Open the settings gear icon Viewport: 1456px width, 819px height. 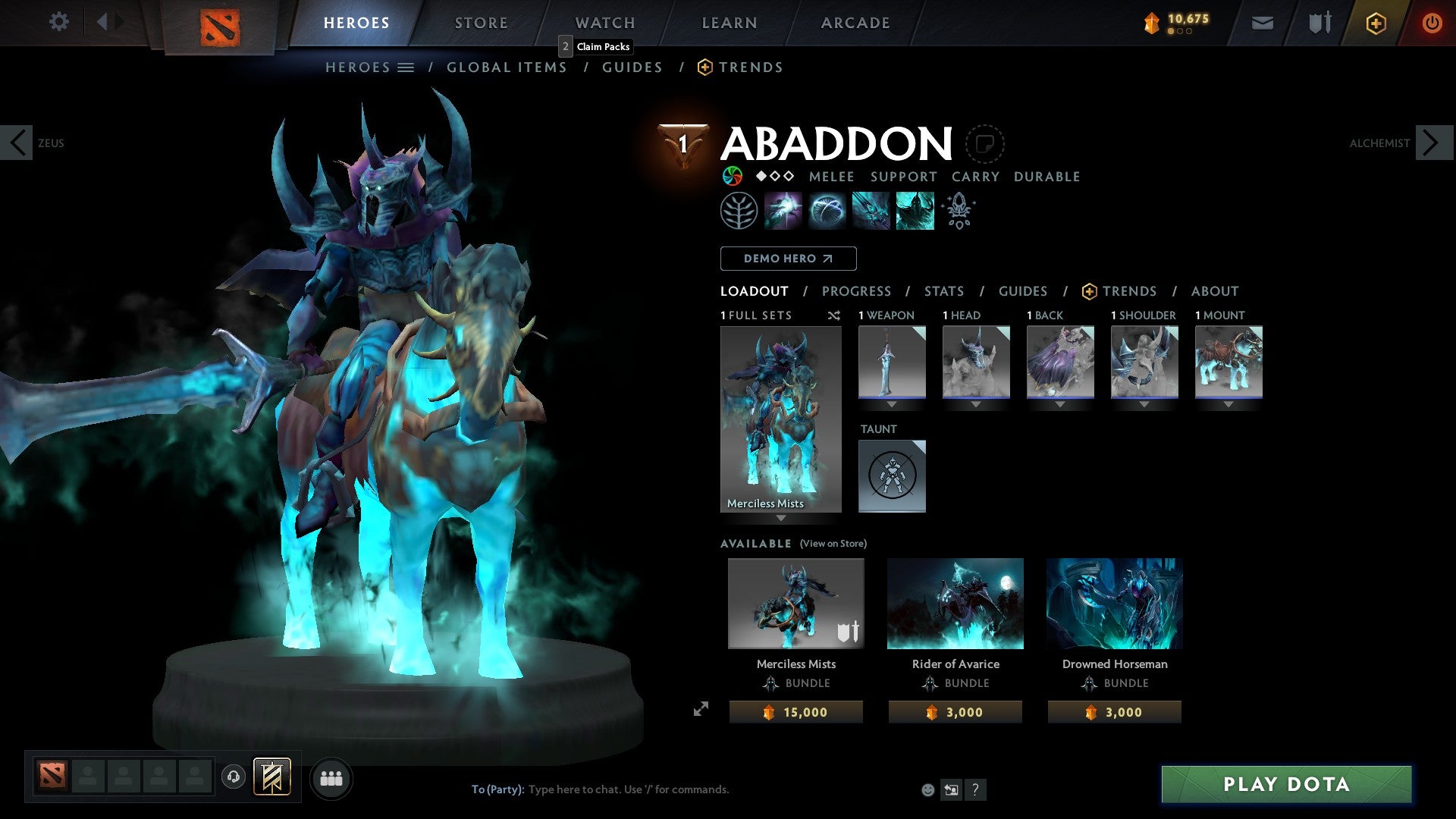click(58, 22)
